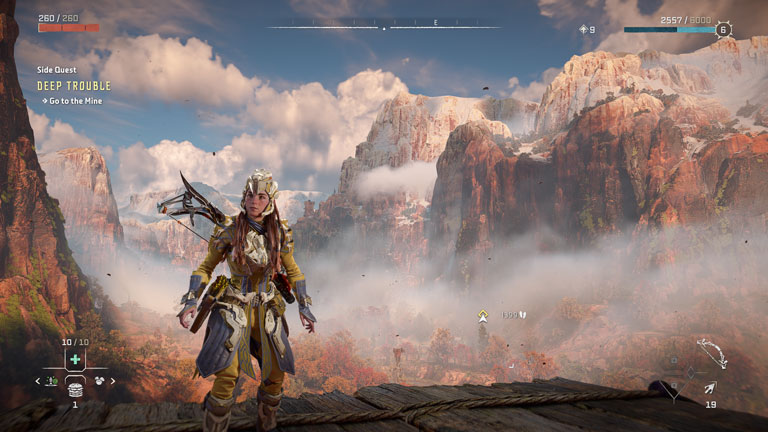Click the level 6 badge
Screen dimensions: 768x432
point(723,30)
